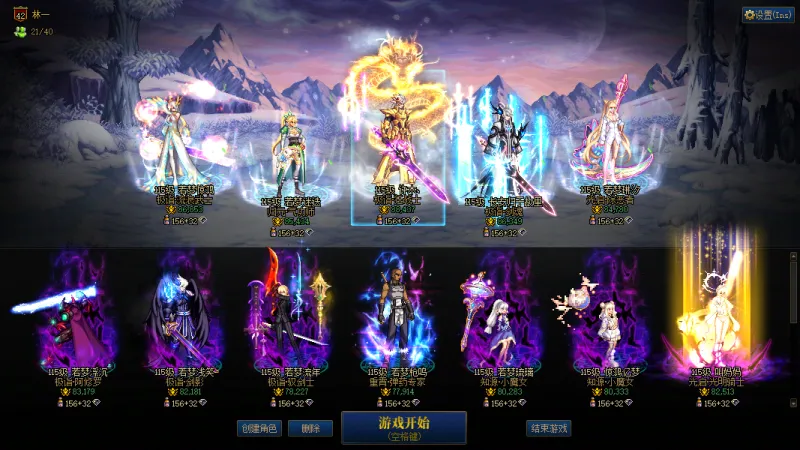Select the top-row character in white robes

tap(182, 150)
